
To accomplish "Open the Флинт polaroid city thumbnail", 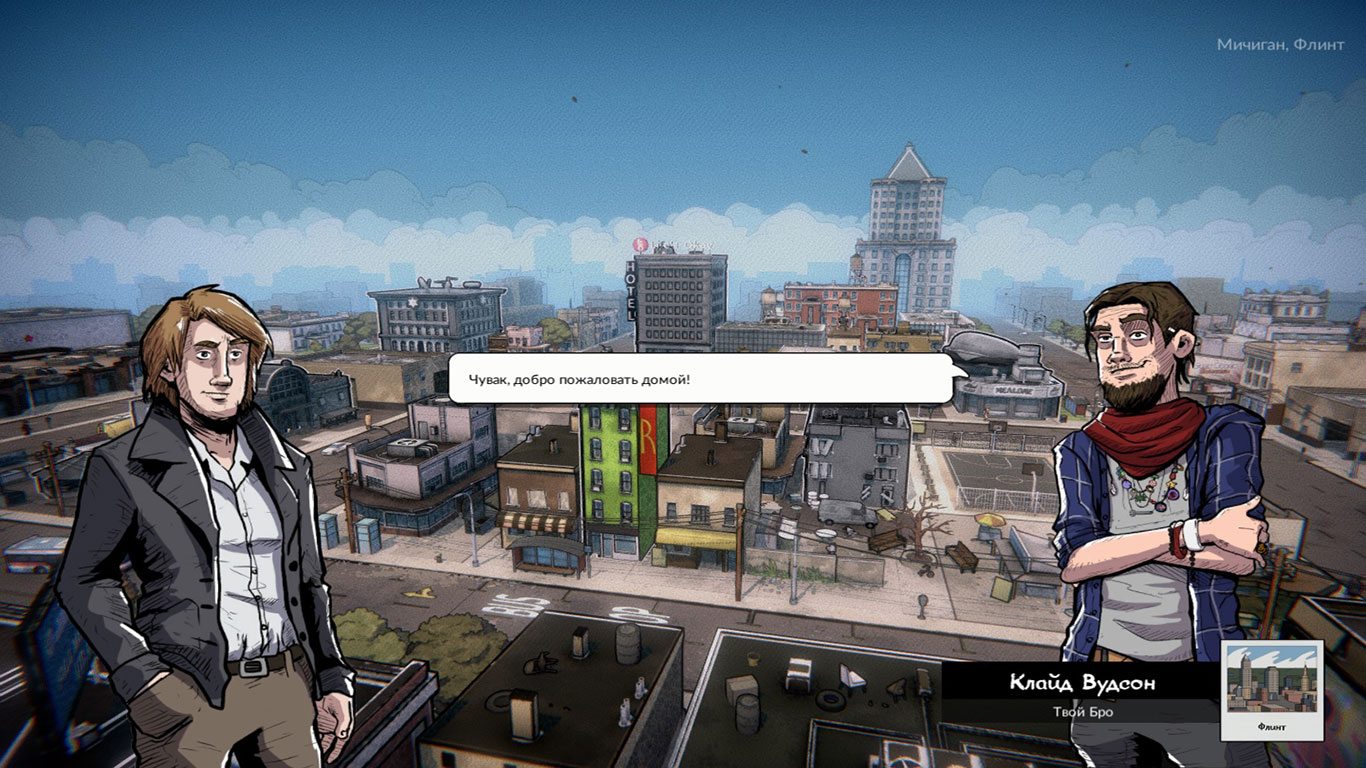I will (x=1273, y=690).
